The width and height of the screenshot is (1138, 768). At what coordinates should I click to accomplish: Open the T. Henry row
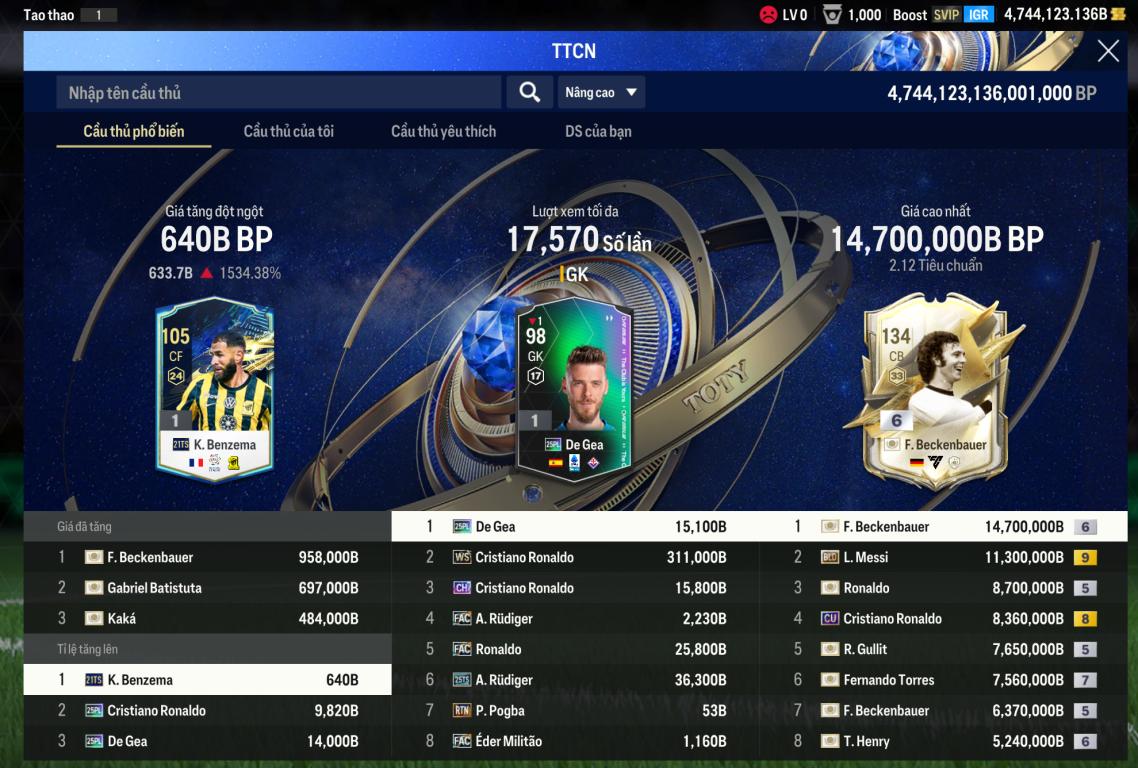943,742
